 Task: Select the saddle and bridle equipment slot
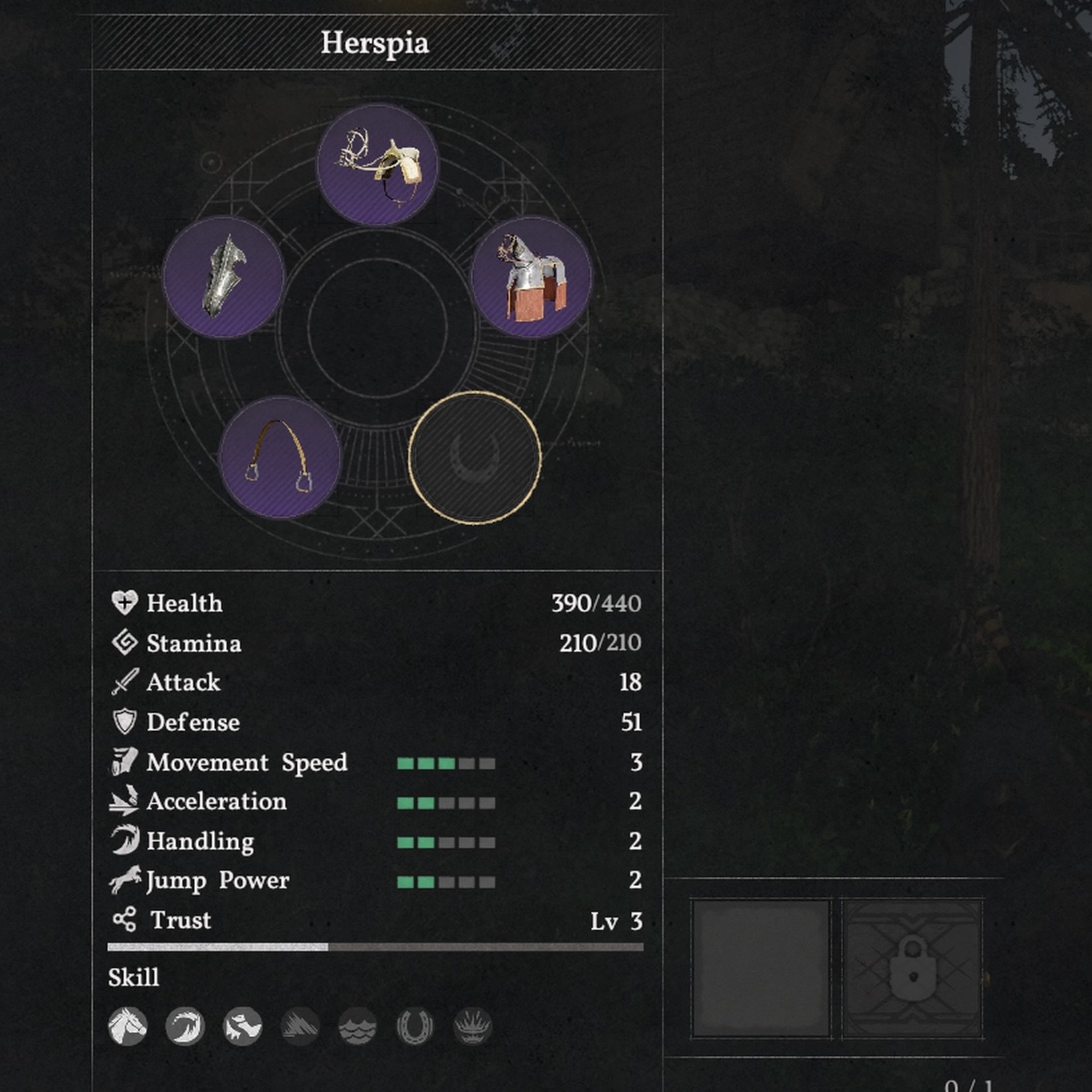pos(378,164)
